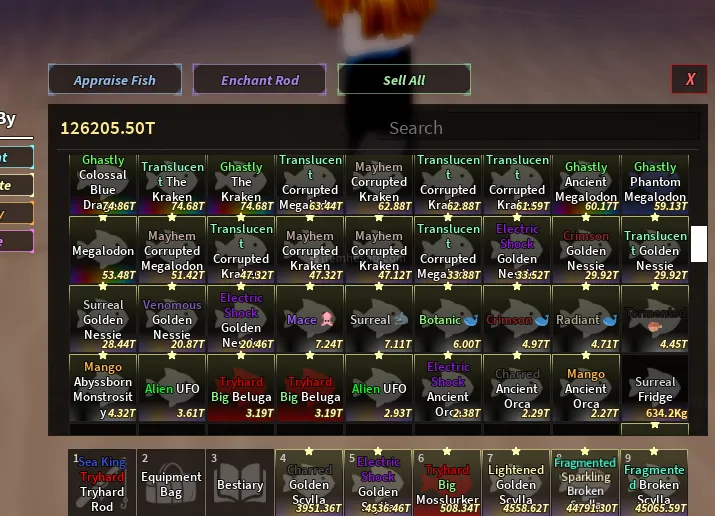Select the Mace fish slot

[x=310, y=320]
